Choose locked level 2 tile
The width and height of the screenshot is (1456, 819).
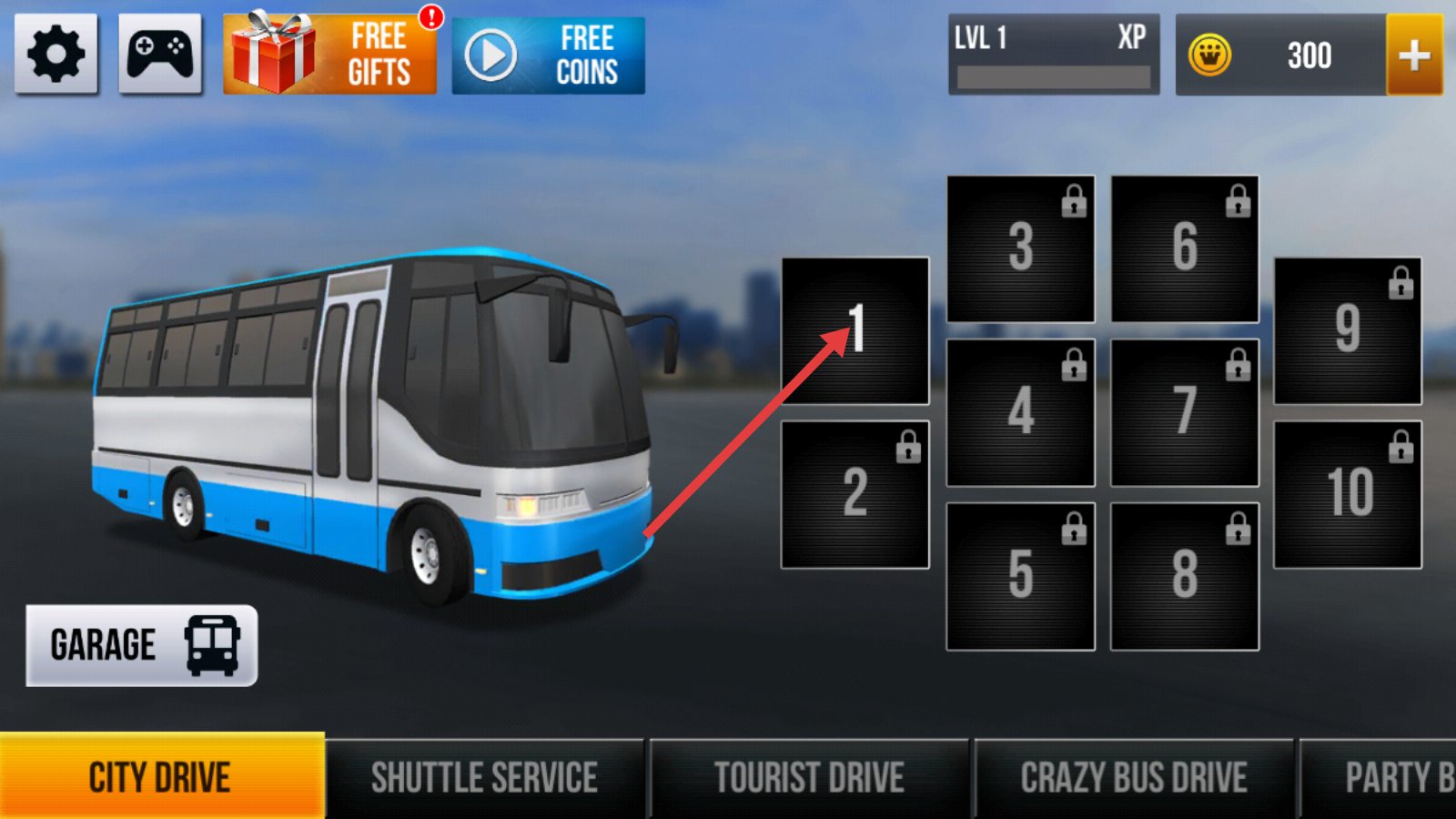[x=855, y=494]
